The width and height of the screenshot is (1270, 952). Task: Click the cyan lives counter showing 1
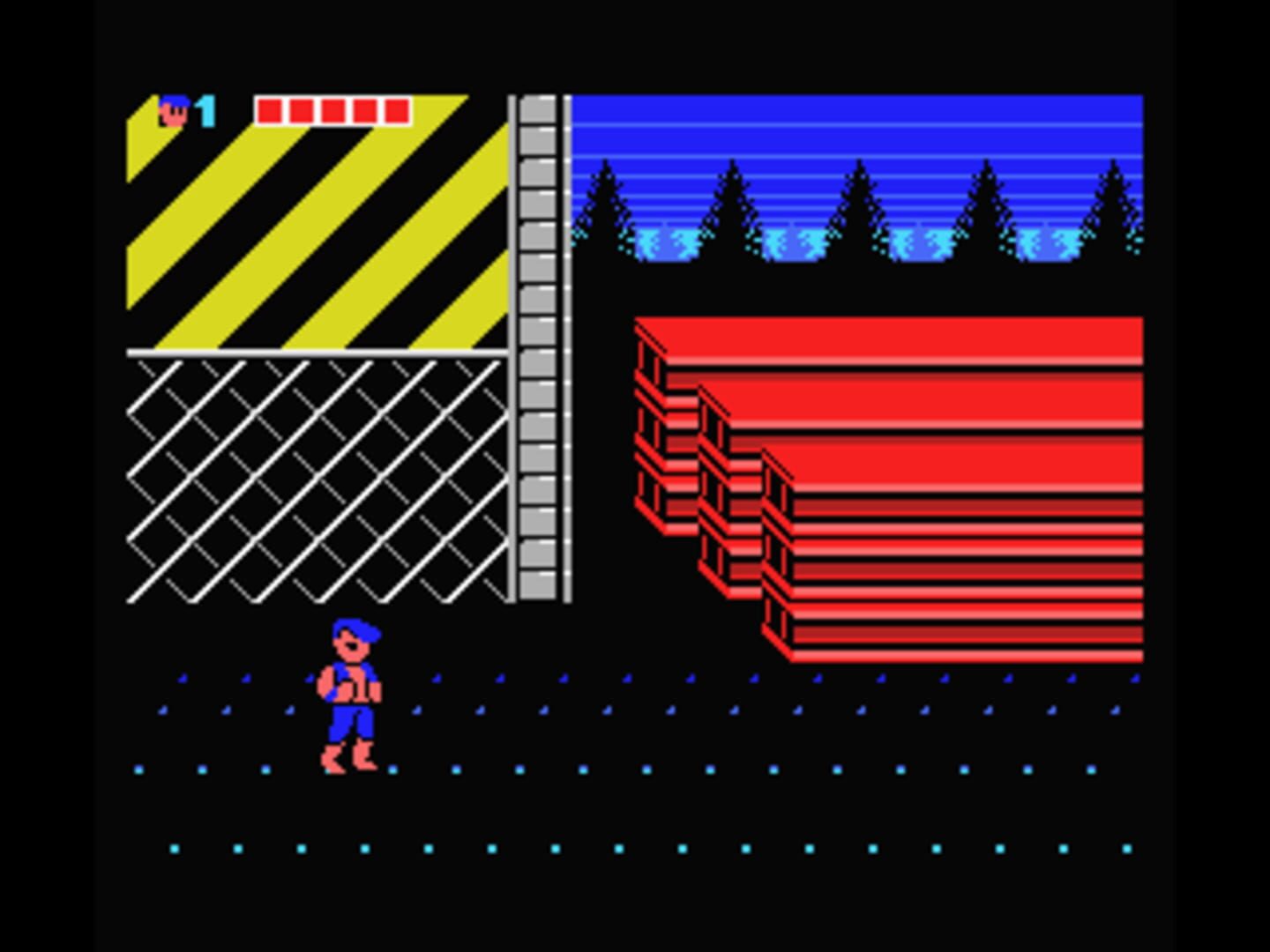pos(205,109)
